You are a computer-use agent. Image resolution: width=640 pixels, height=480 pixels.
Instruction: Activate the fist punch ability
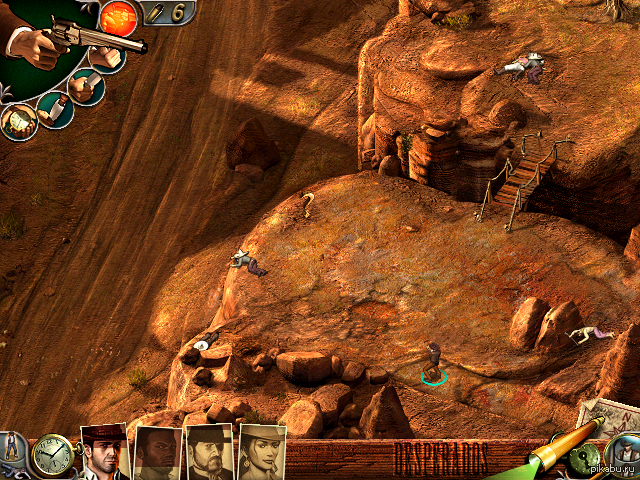(107, 57)
